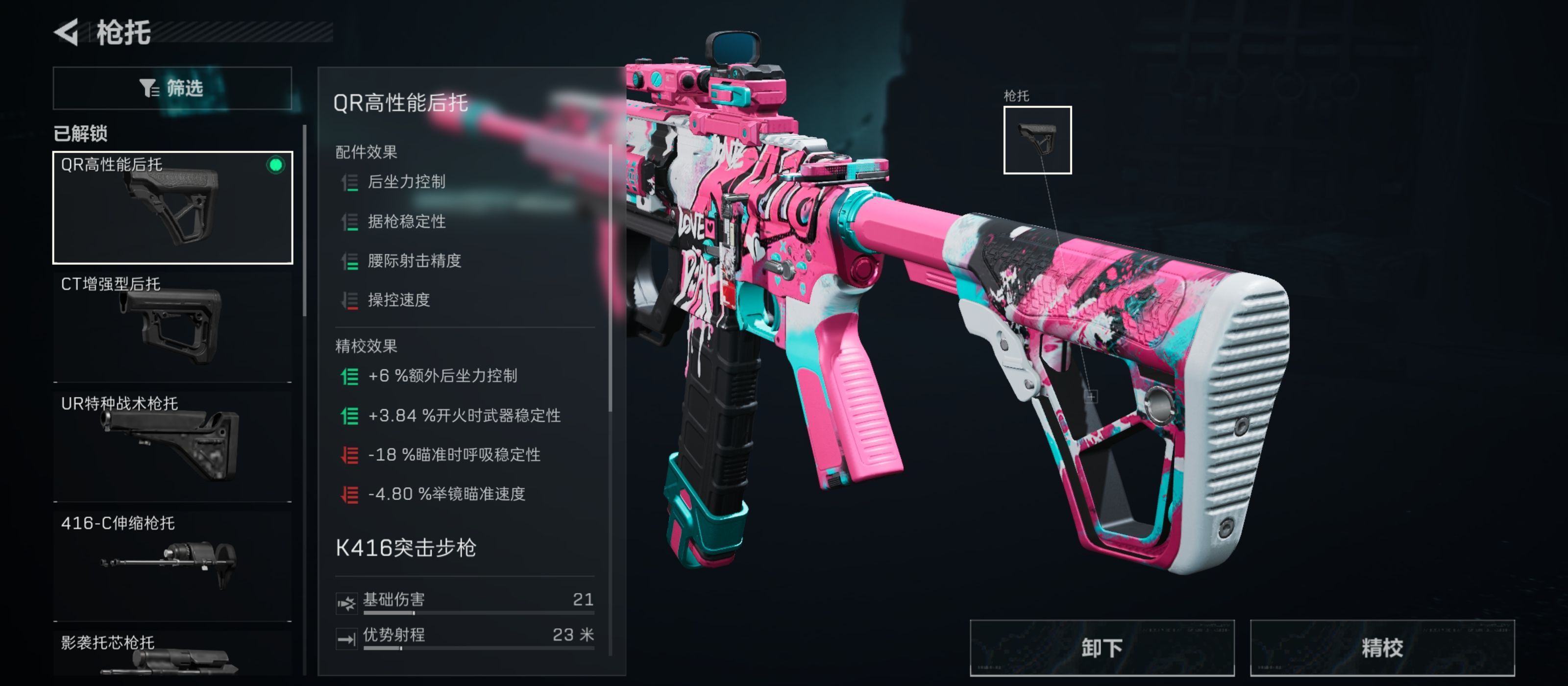
Task: Open the 筛选 filter button
Action: coord(172,88)
